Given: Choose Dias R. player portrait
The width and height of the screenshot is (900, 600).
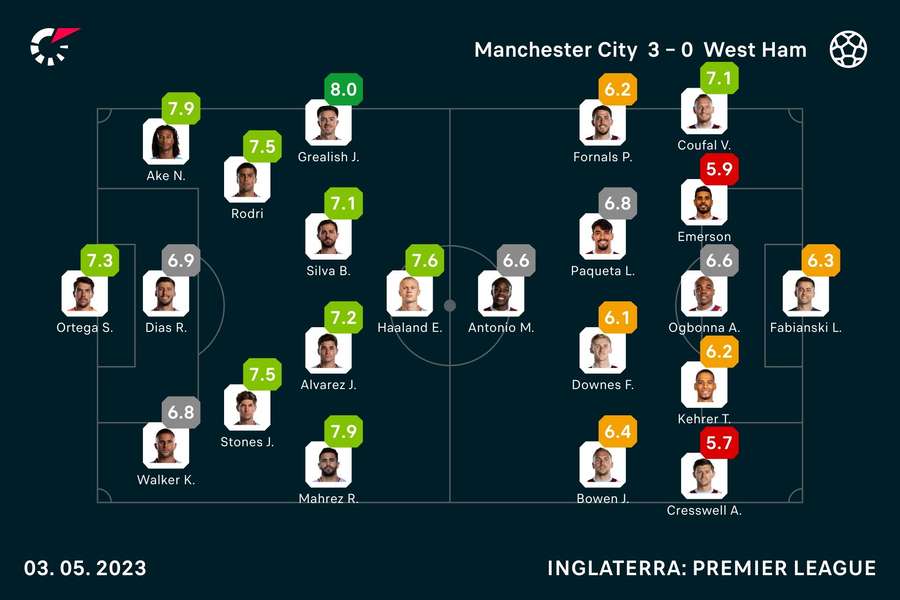Looking at the screenshot, I should (x=165, y=293).
